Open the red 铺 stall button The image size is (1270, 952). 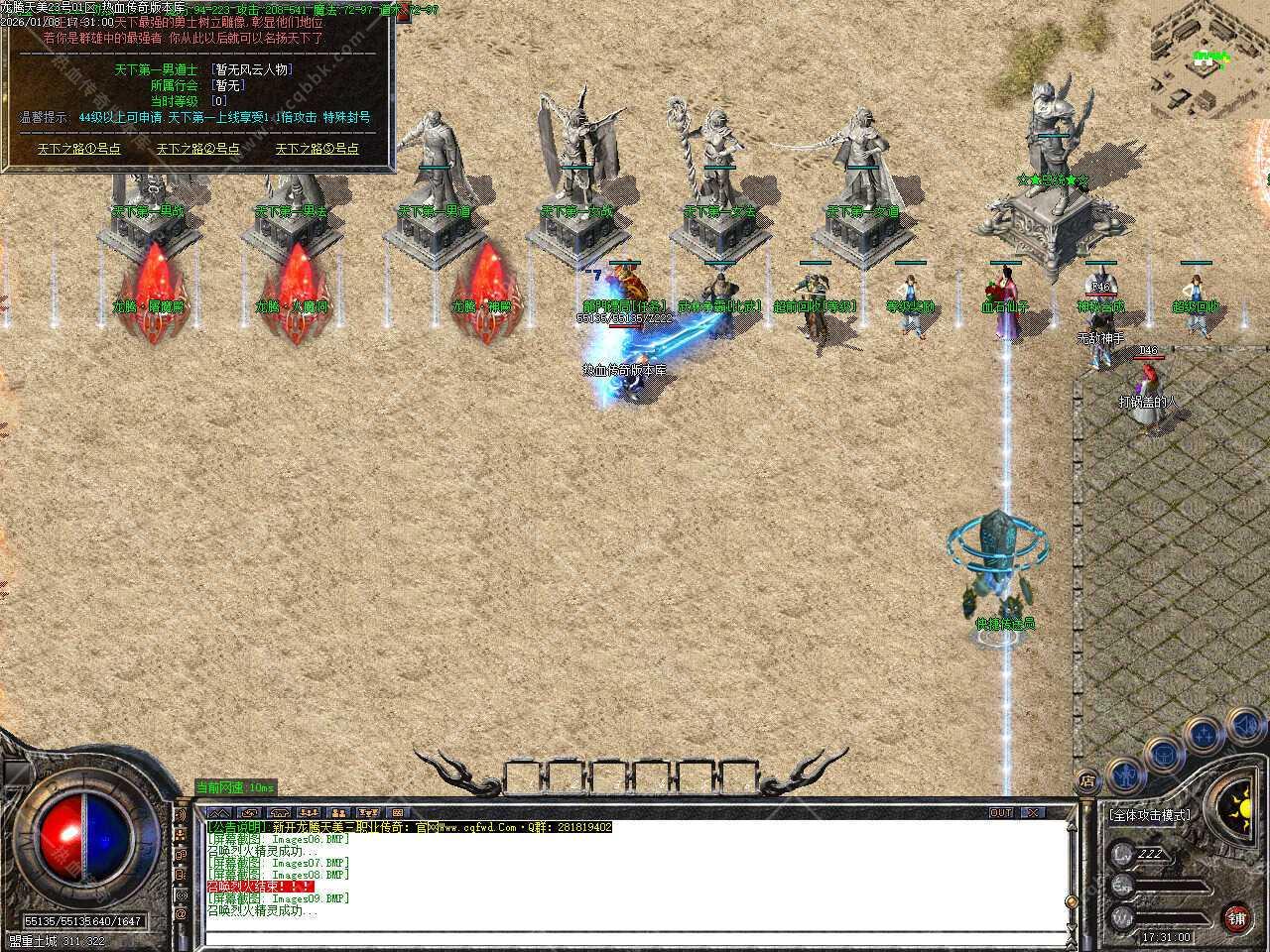(1236, 917)
